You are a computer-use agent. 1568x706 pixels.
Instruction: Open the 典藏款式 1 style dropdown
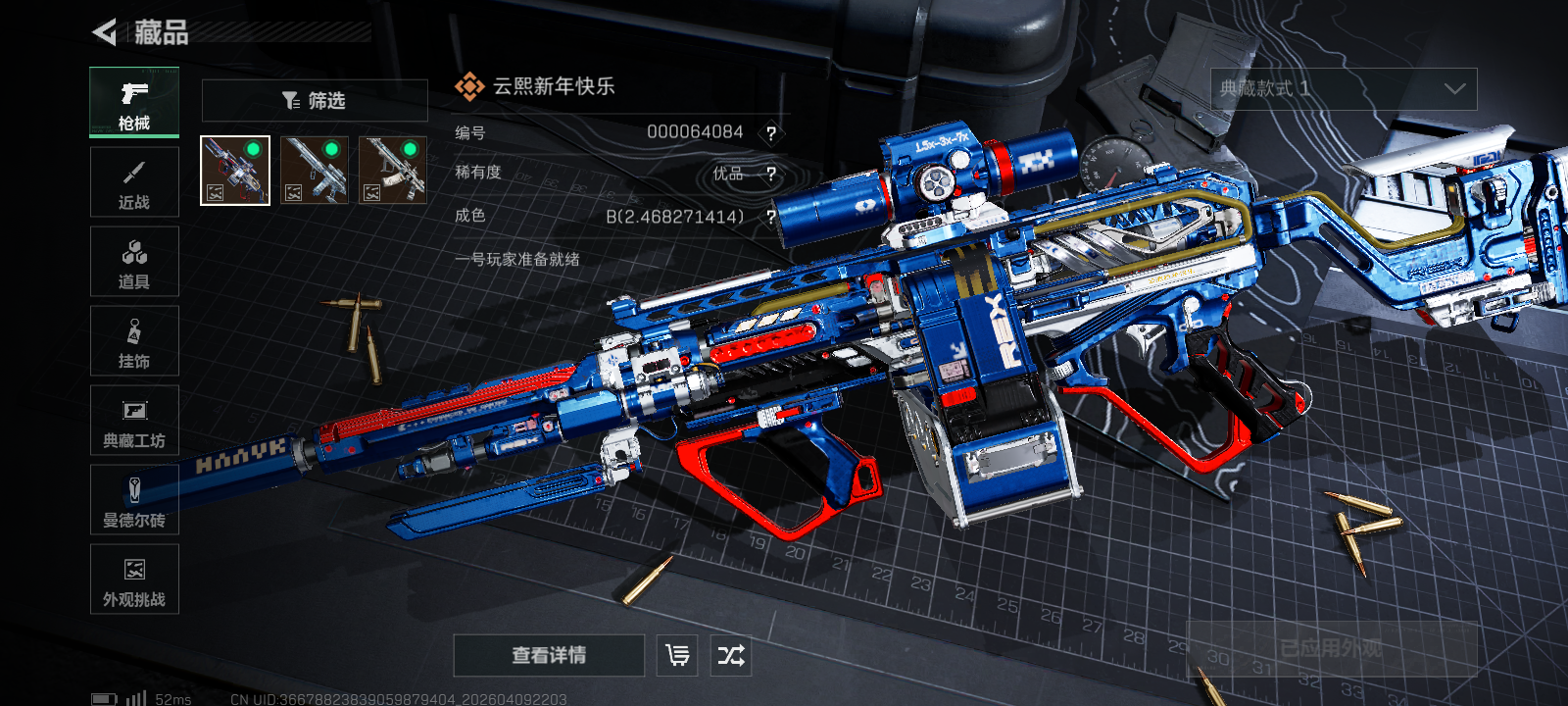pos(1344,89)
